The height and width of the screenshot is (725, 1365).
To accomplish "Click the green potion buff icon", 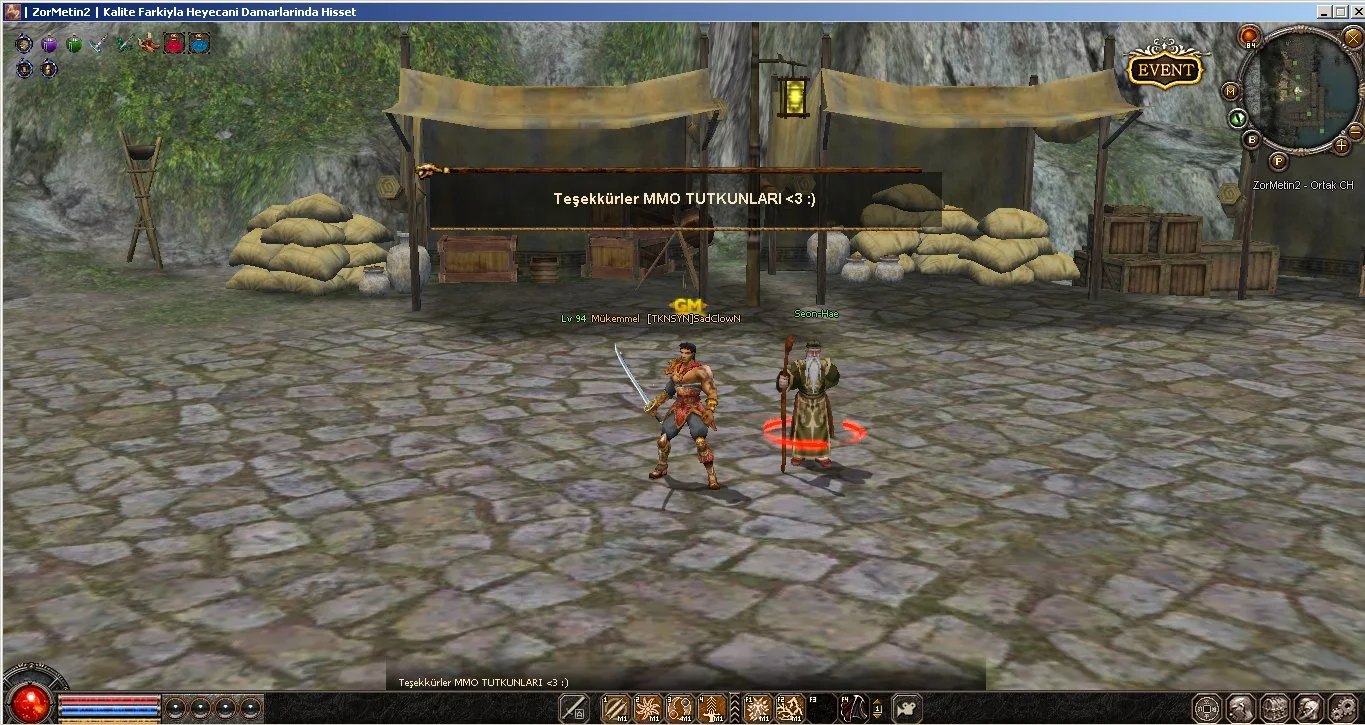I will (x=75, y=45).
